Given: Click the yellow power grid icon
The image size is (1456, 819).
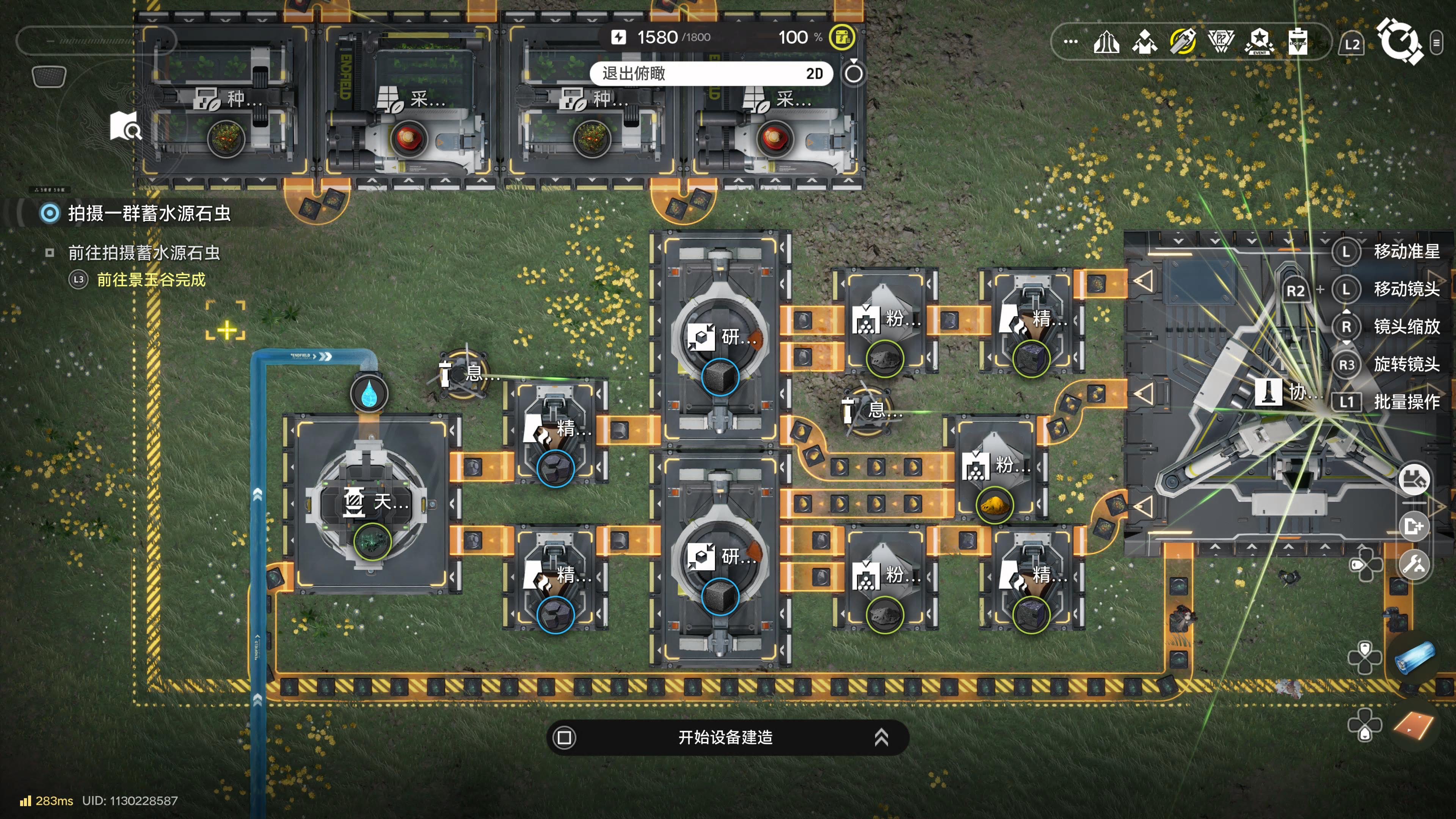Looking at the screenshot, I should (x=842, y=37).
